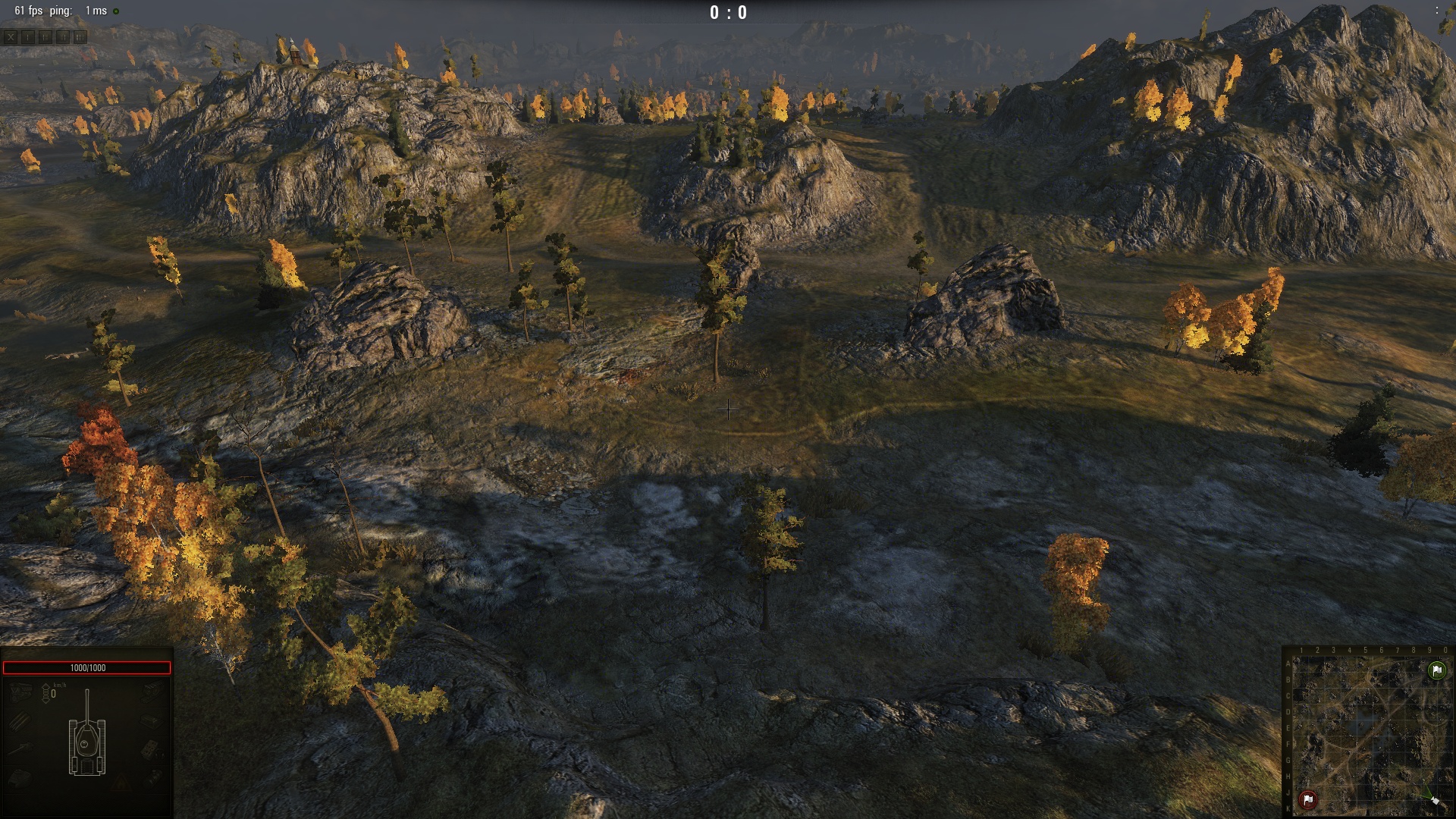Click the white player tank marker on minimap
The image size is (1456, 819).
(x=1433, y=800)
